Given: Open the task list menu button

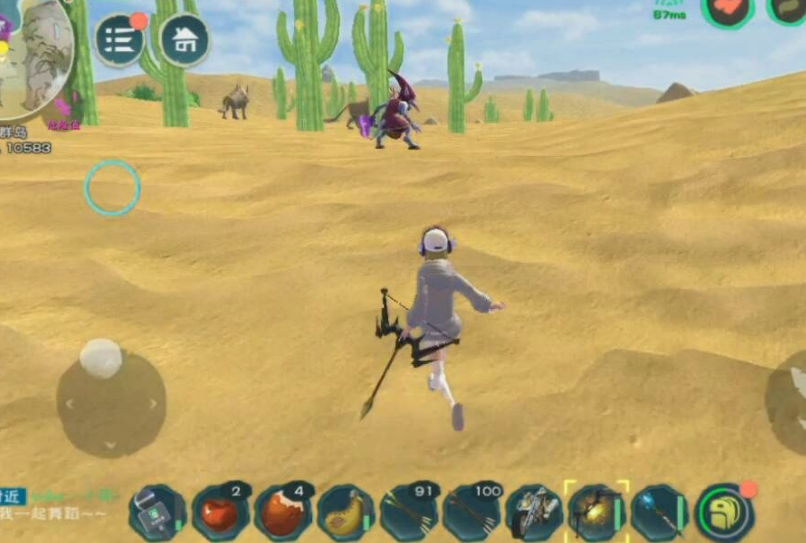Looking at the screenshot, I should tap(120, 40).
